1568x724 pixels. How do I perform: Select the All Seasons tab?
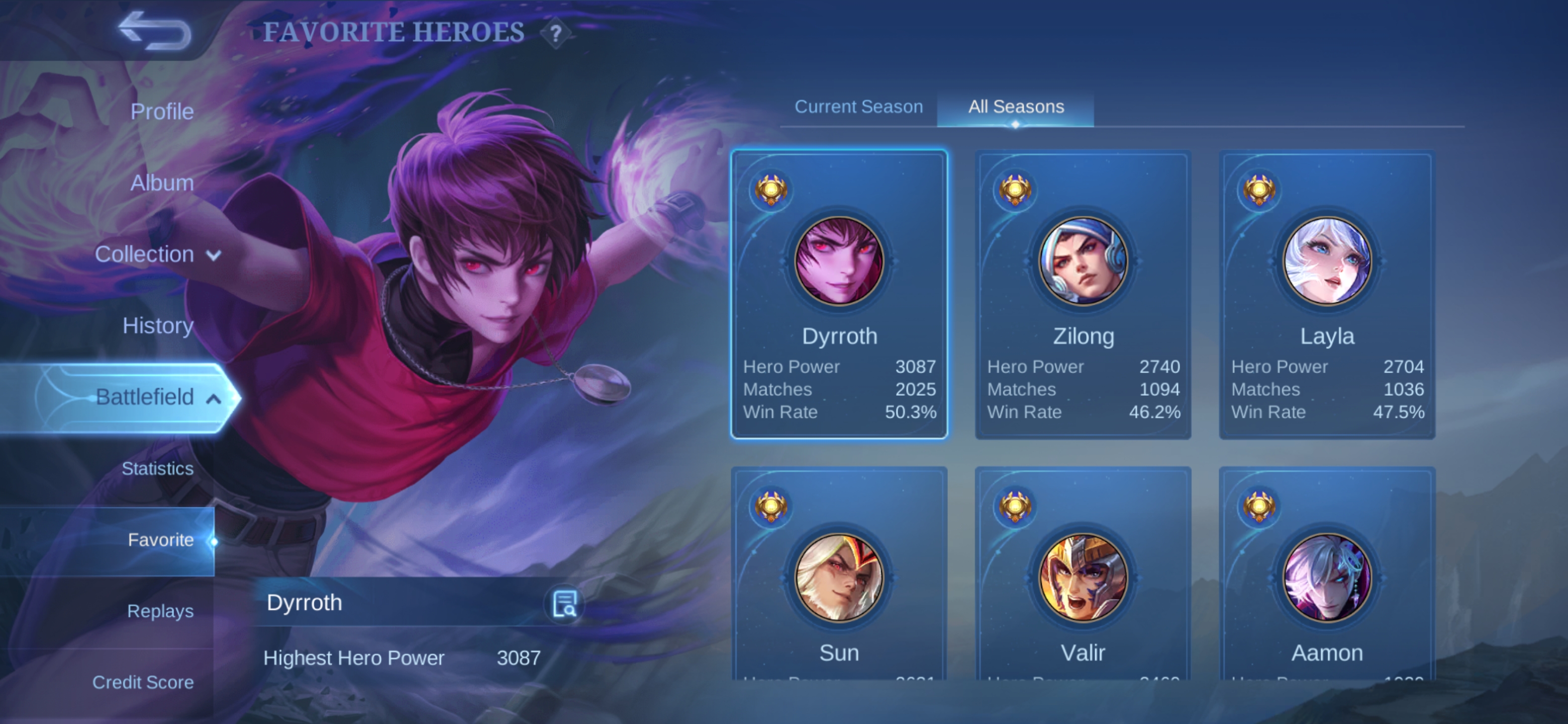[x=1015, y=107]
